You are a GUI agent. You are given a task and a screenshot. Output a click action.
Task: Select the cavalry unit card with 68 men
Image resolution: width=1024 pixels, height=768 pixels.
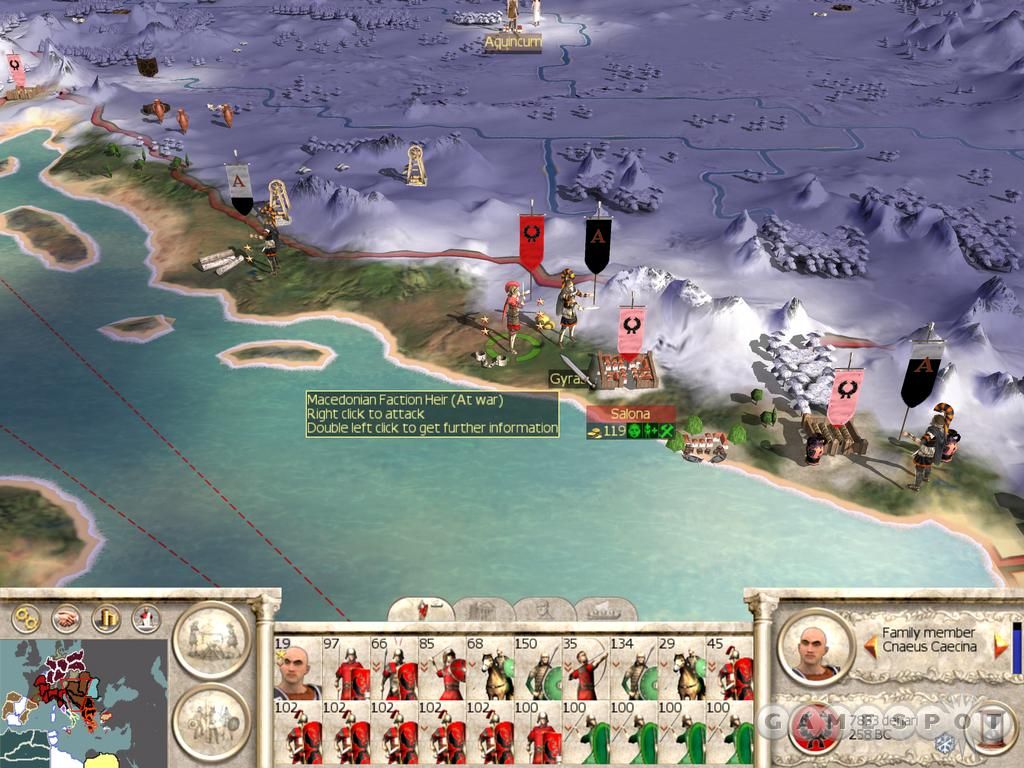(x=489, y=668)
